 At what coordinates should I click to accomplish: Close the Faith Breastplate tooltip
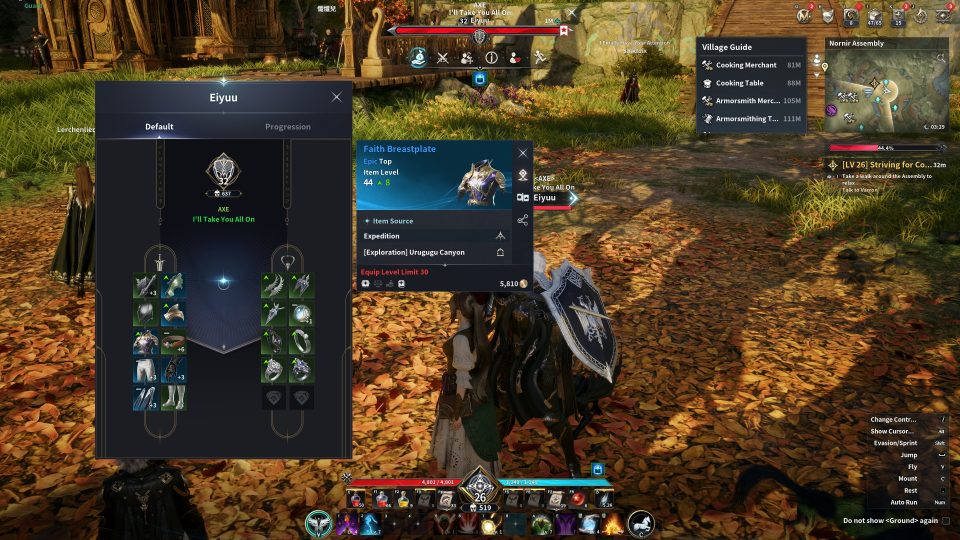(x=522, y=153)
